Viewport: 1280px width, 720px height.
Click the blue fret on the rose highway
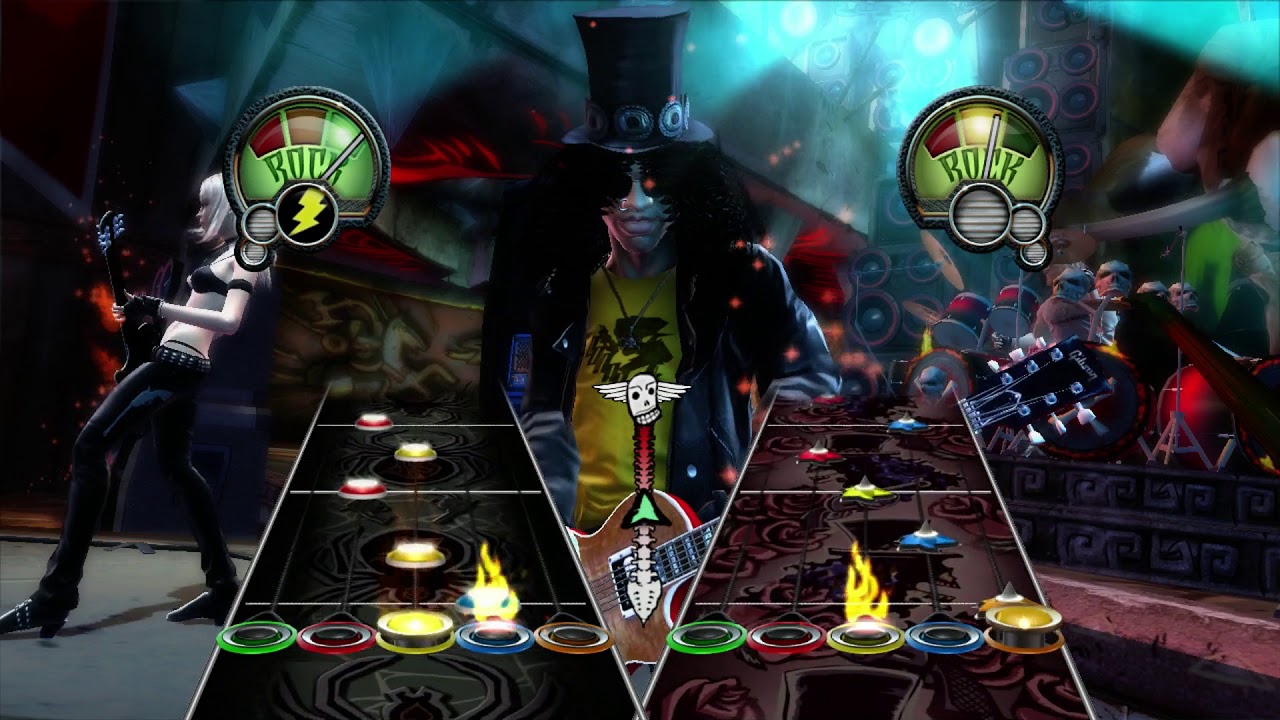tap(945, 636)
